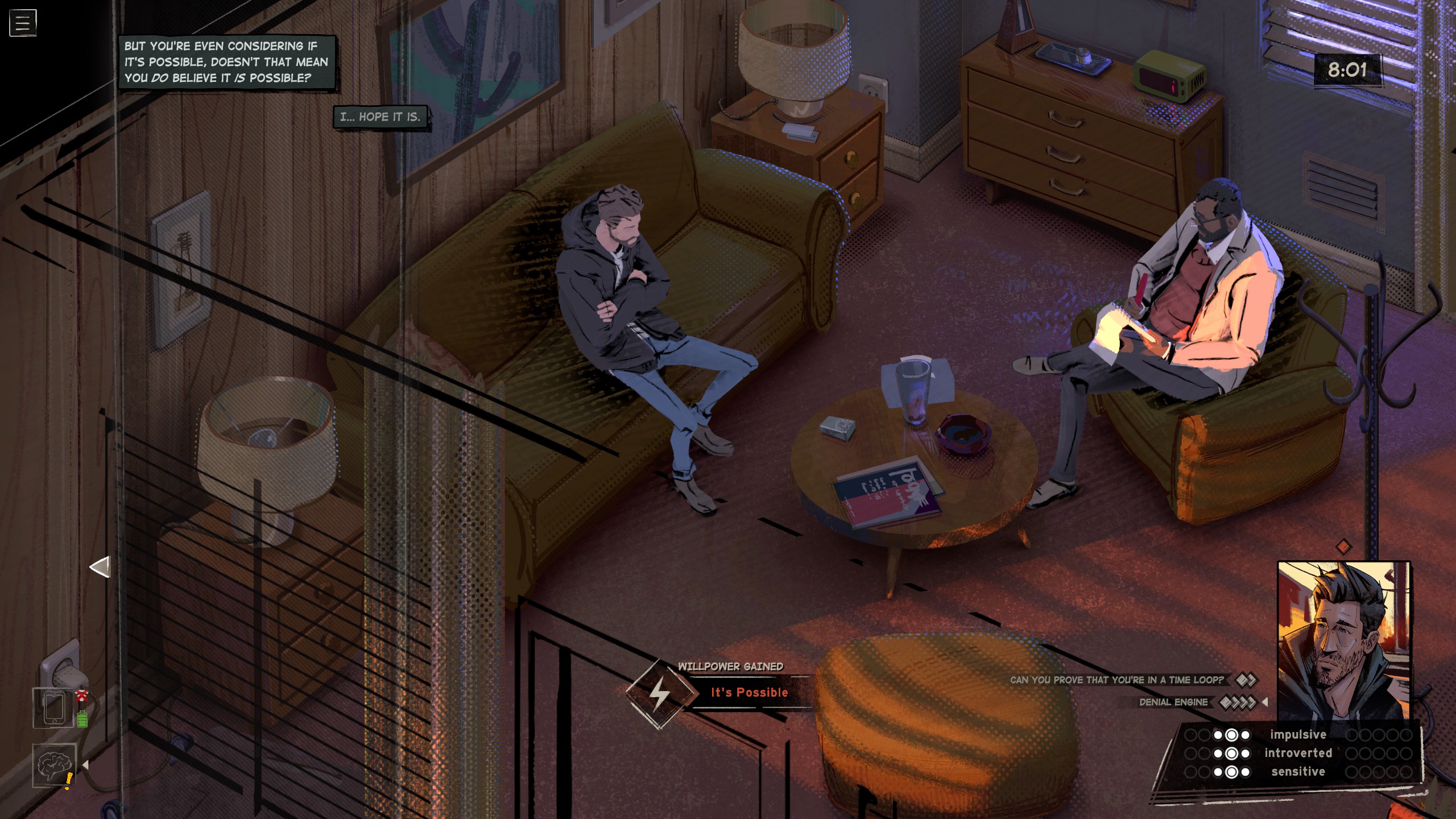The height and width of the screenshot is (819, 1456).
Task: Select the 'impulsive' trait row
Action: 1298,735
